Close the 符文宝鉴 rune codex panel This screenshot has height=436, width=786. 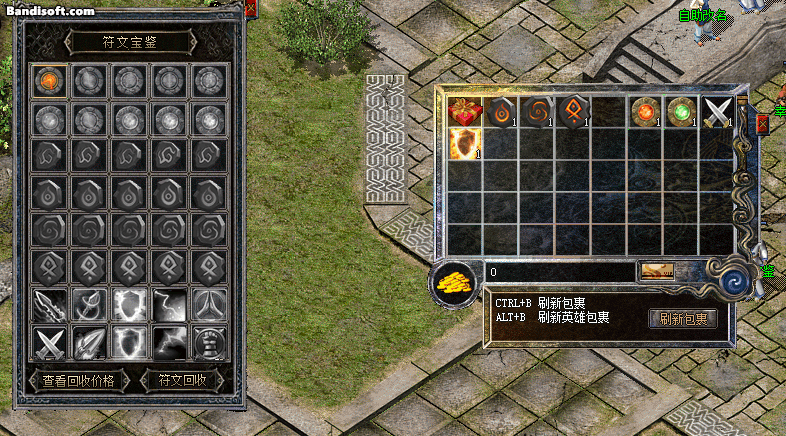[250, 9]
